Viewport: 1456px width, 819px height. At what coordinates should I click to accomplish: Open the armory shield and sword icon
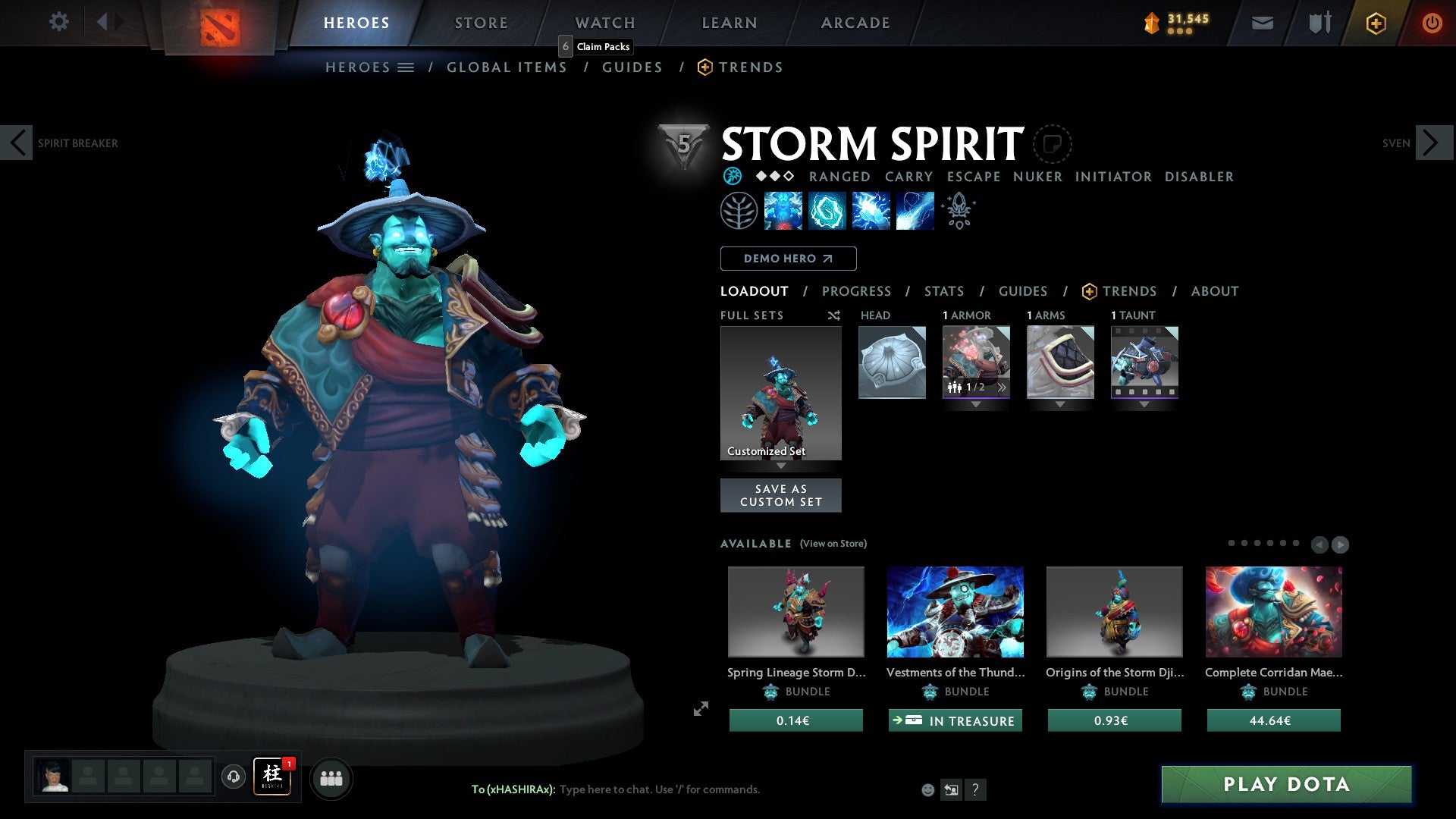tap(1319, 23)
